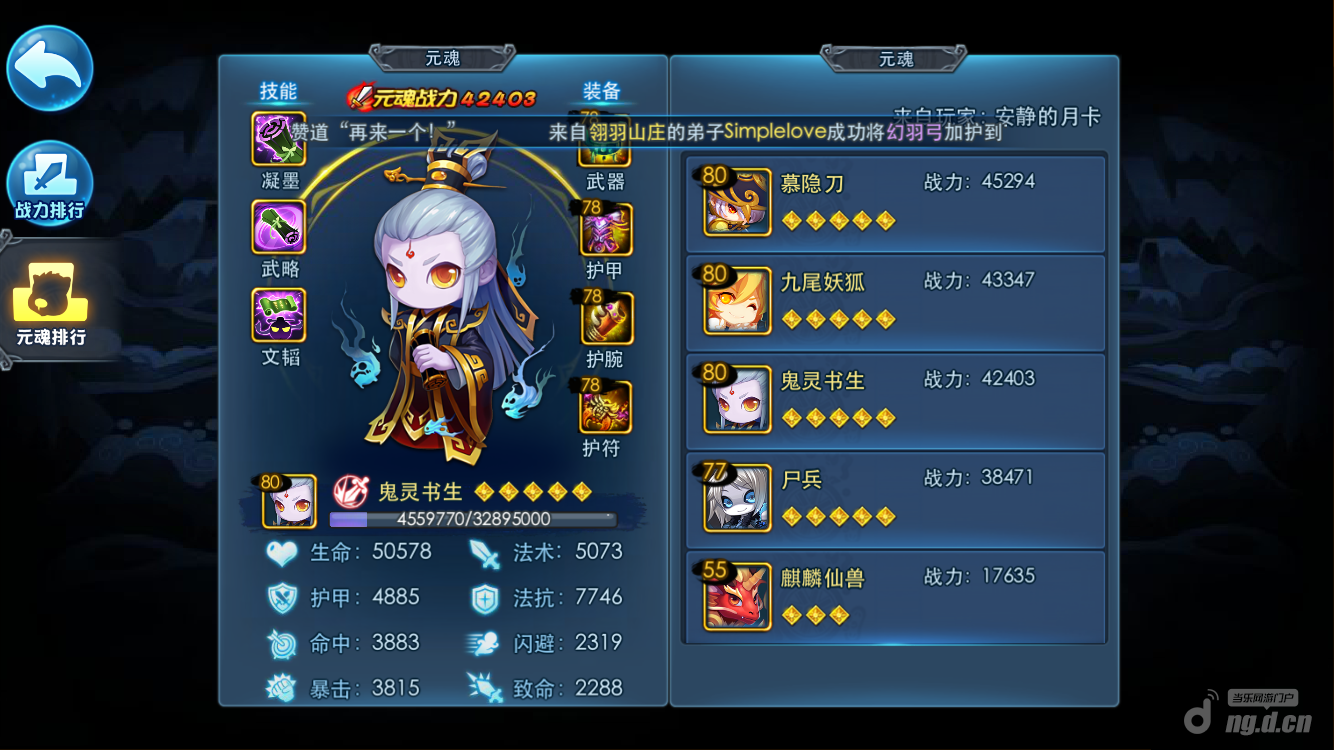The width and height of the screenshot is (1334, 750).
Task: Show the 麒麟仙兽 row details
Action: click(895, 597)
